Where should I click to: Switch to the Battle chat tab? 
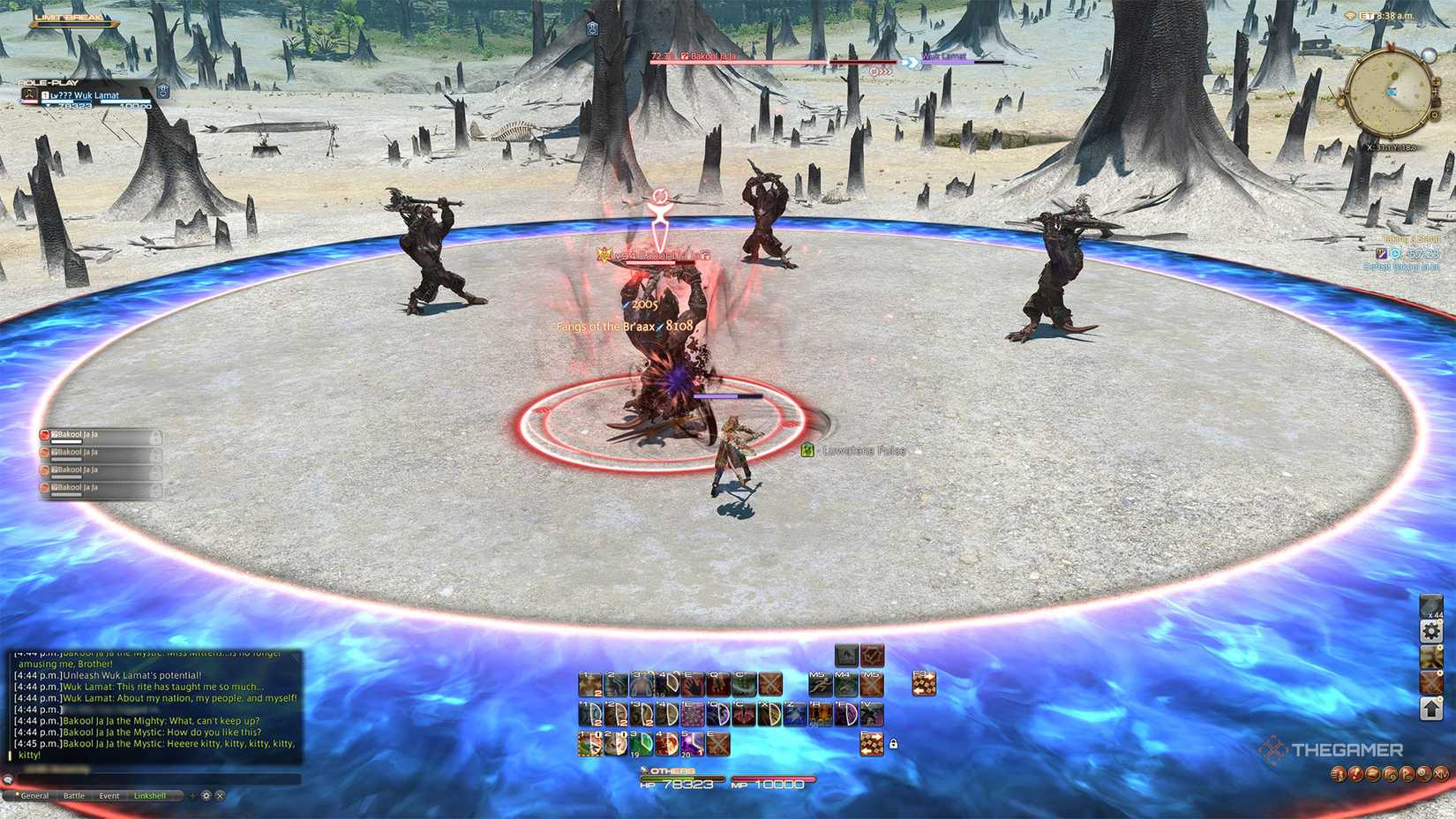click(x=74, y=795)
